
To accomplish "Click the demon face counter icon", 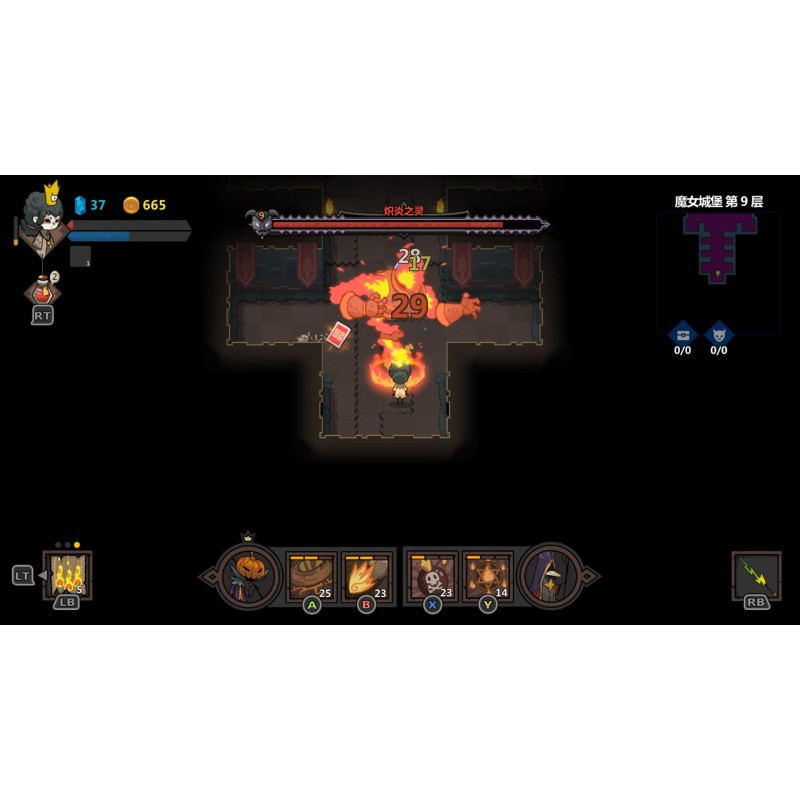I will (719, 333).
